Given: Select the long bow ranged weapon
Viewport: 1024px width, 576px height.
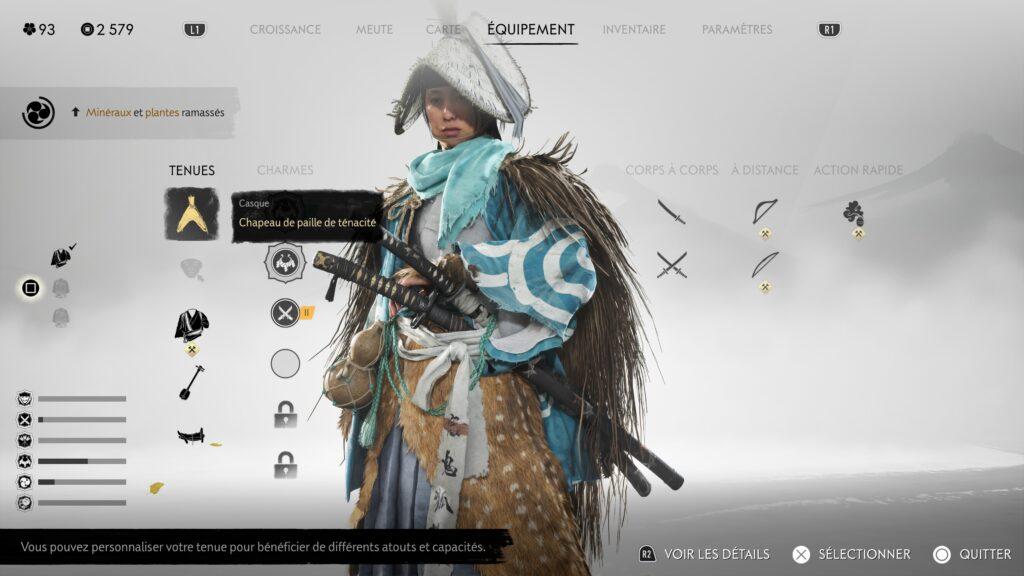Looking at the screenshot, I should coord(765,264).
